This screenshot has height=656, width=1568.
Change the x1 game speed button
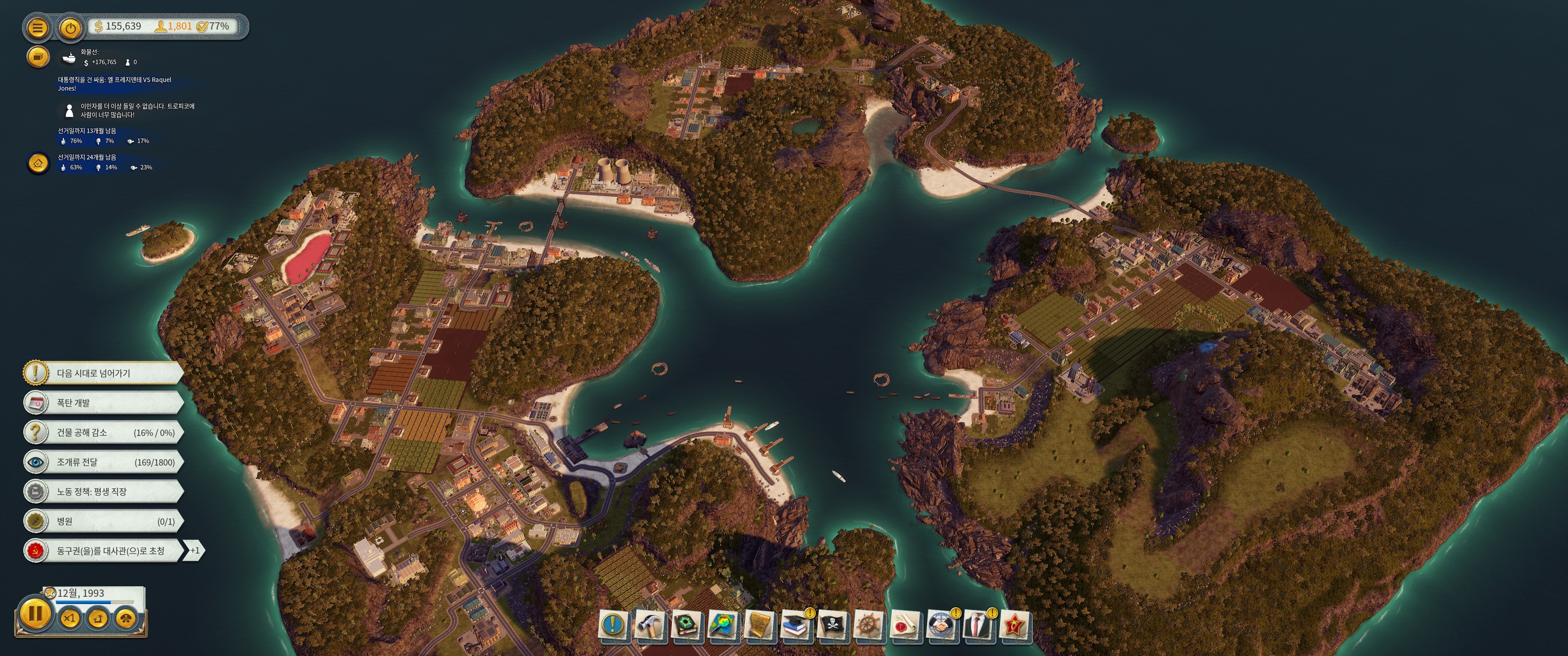[70, 618]
